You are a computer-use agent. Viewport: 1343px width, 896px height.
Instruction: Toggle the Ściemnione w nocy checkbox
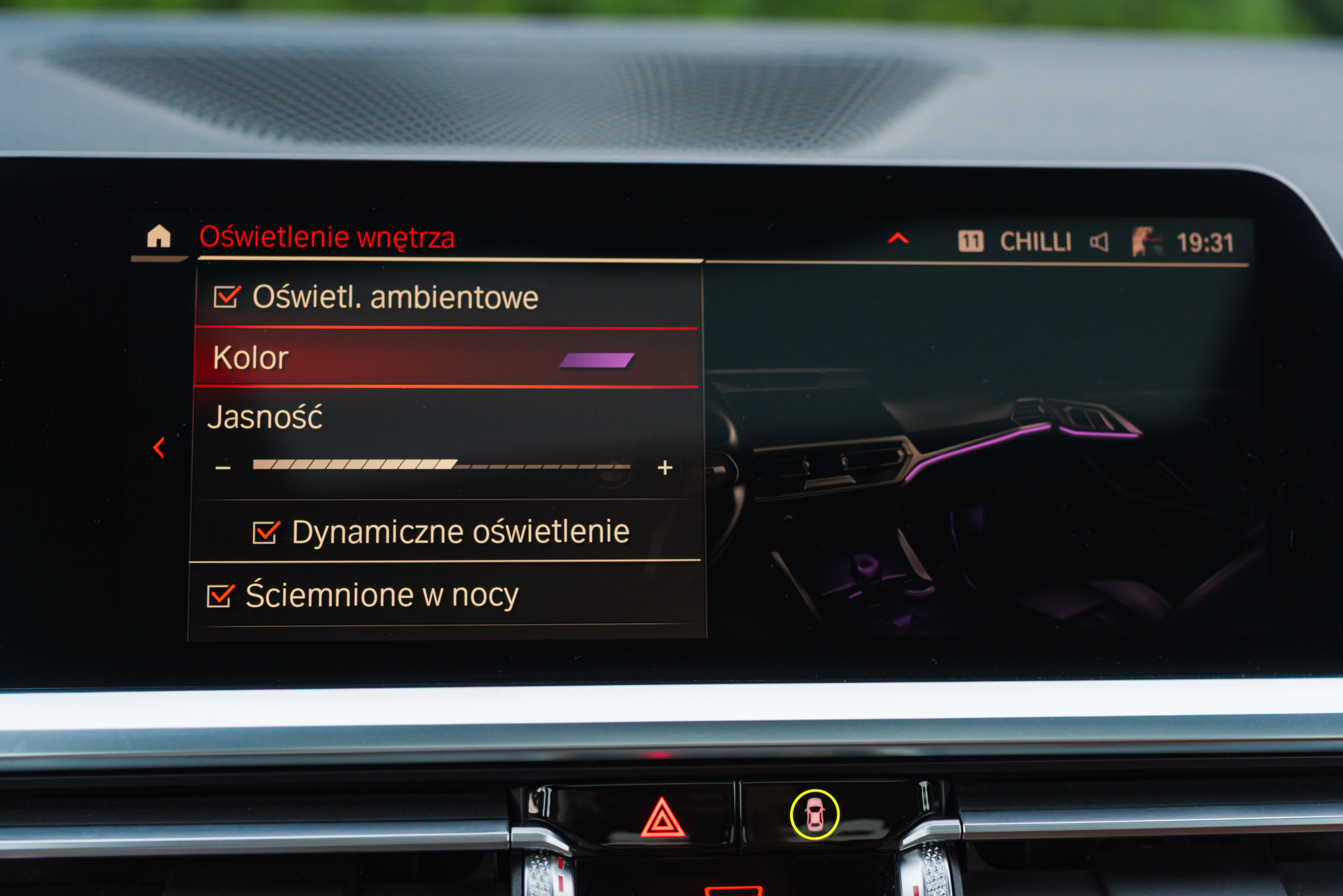[x=220, y=596]
